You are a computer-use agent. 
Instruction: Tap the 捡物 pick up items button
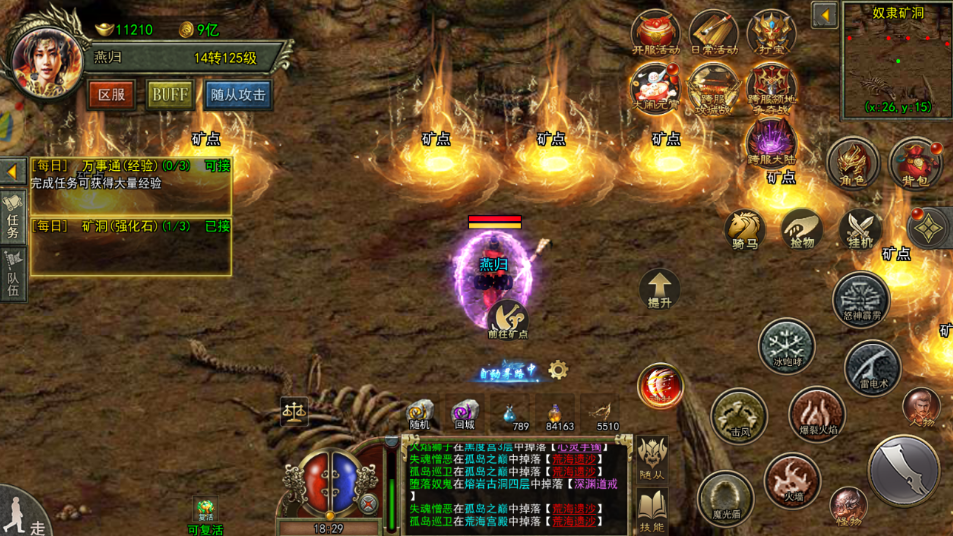tap(802, 230)
